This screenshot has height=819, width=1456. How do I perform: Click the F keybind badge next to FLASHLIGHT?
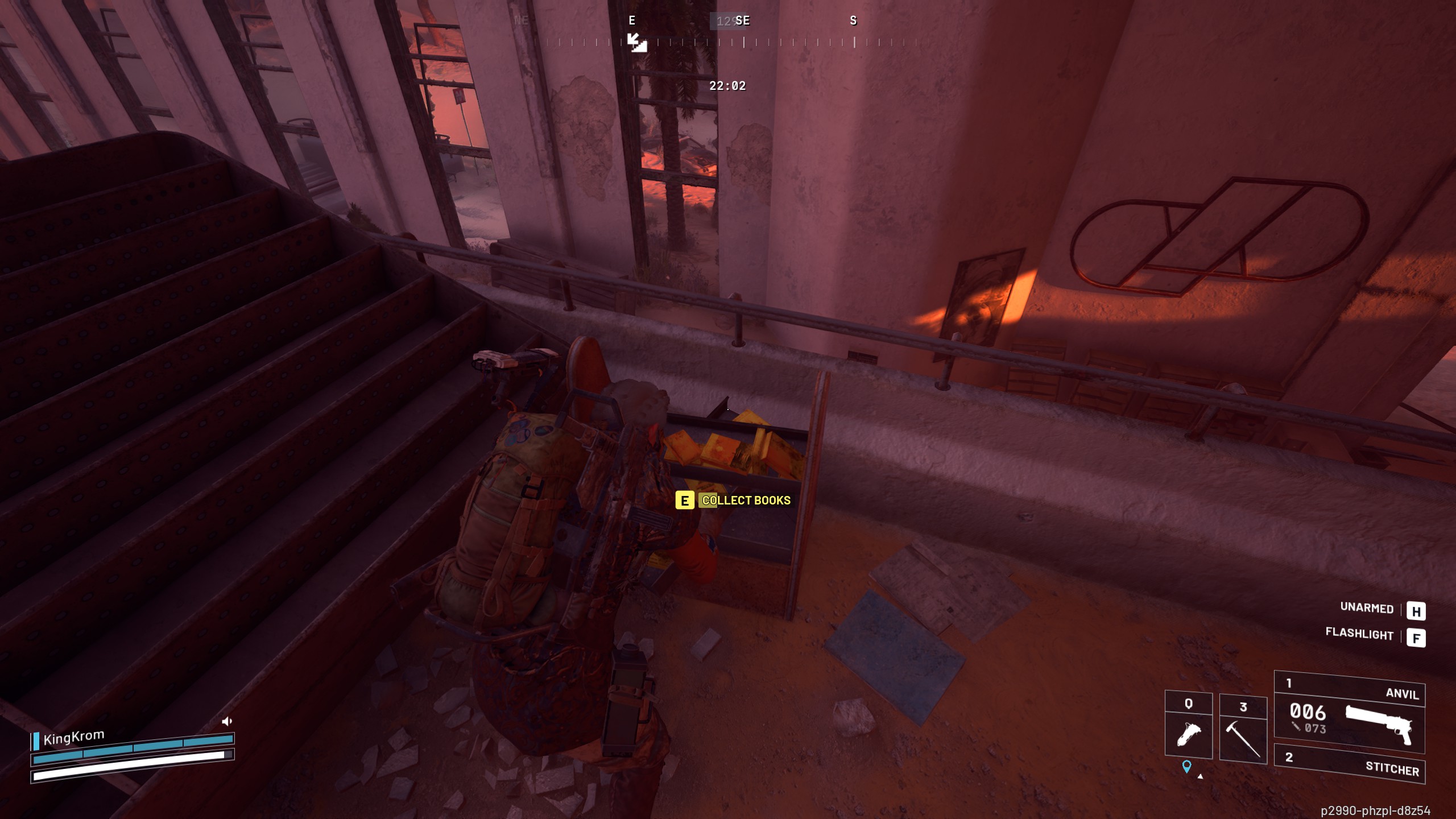[x=1418, y=637]
